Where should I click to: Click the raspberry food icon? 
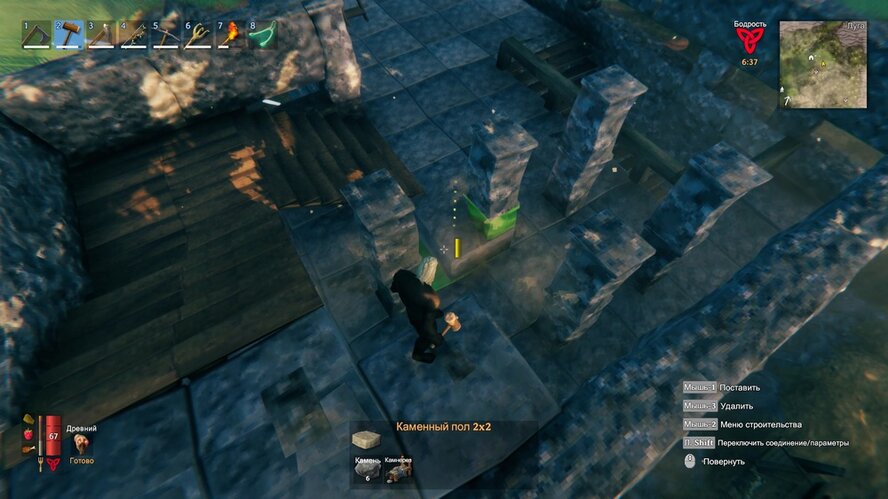point(28,435)
